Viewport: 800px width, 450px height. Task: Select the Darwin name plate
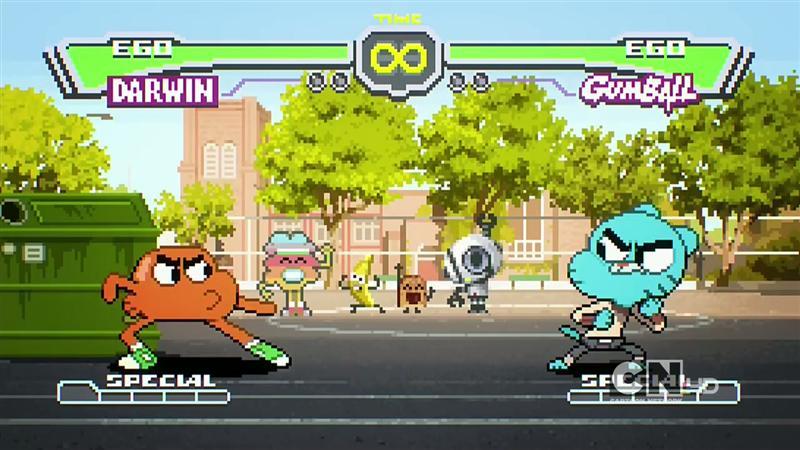[164, 92]
